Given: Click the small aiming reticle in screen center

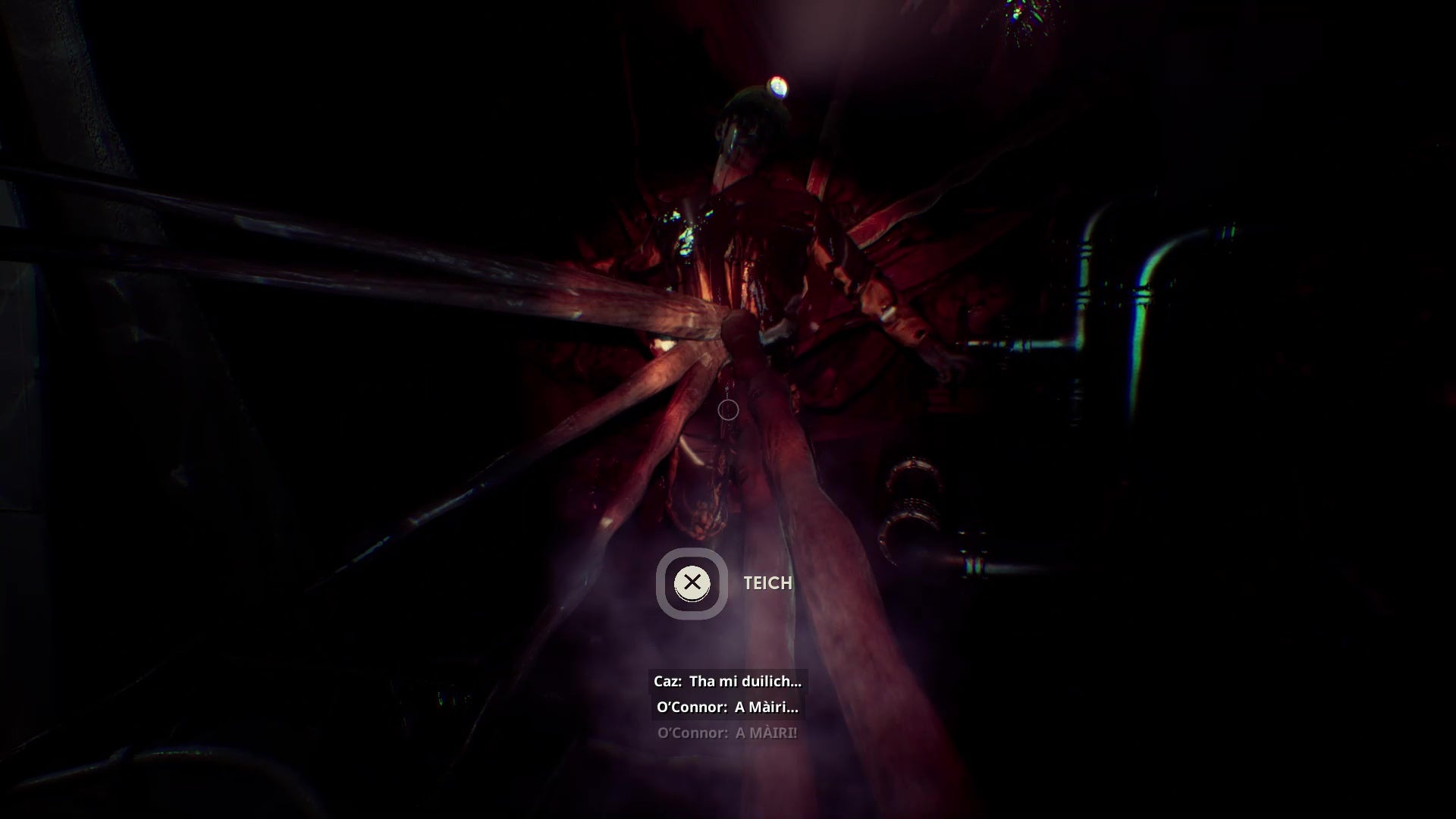Looking at the screenshot, I should [727, 410].
